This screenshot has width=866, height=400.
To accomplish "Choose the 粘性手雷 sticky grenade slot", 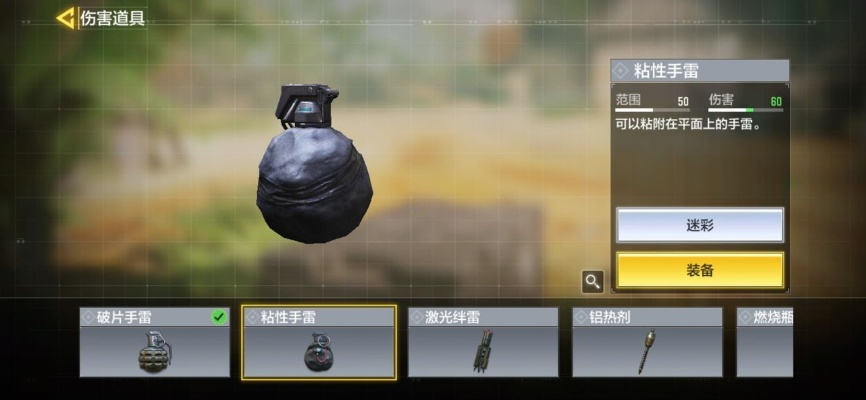I will click(x=319, y=342).
